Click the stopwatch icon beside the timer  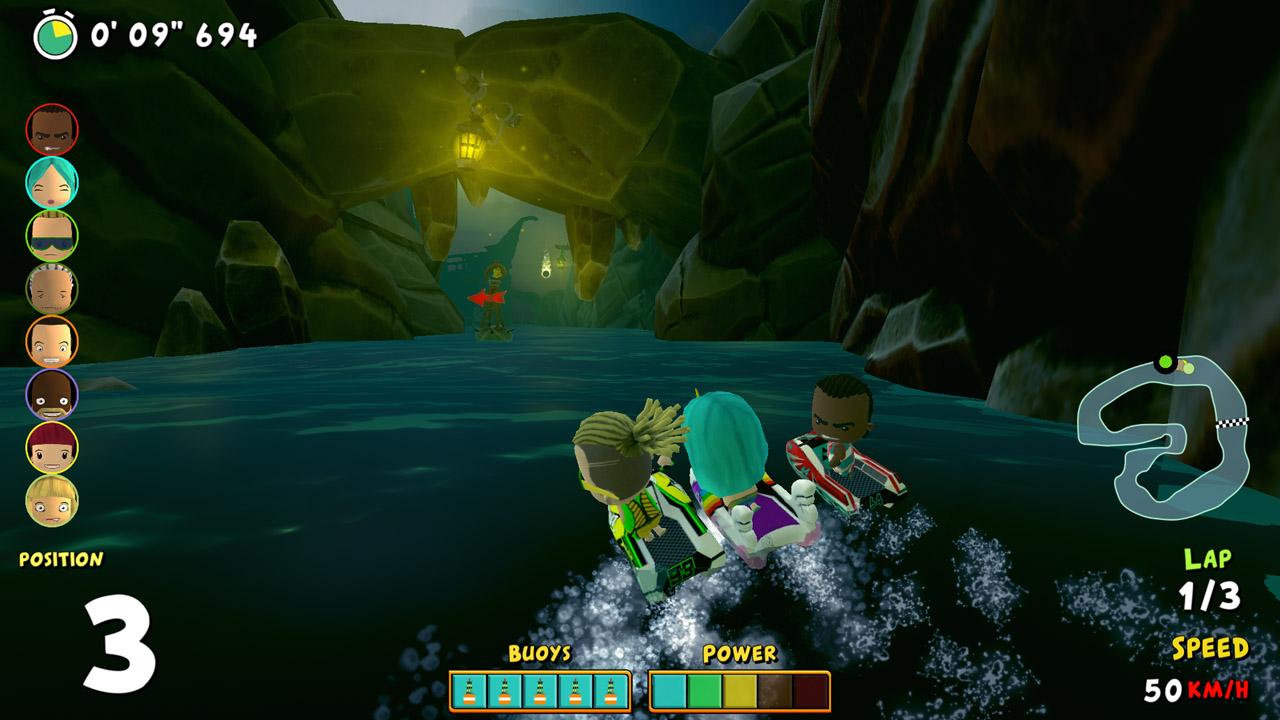tap(55, 36)
